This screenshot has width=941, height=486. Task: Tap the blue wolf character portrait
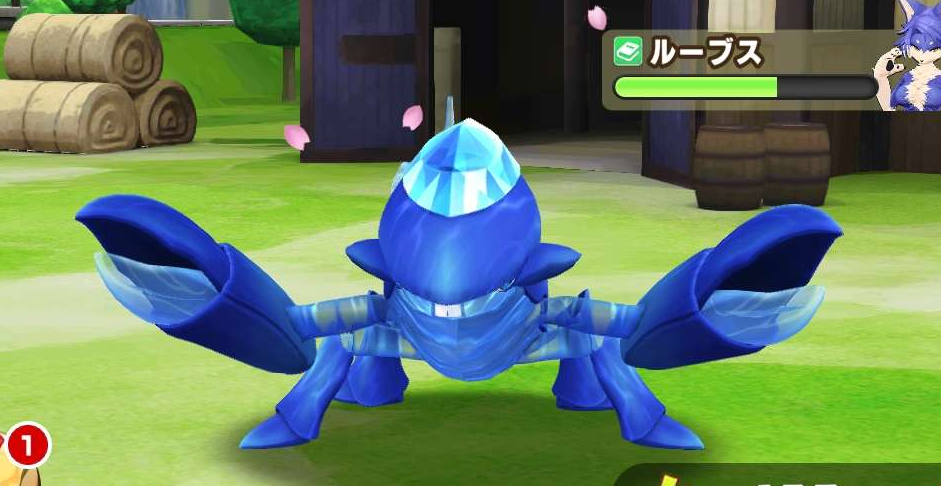(908, 68)
